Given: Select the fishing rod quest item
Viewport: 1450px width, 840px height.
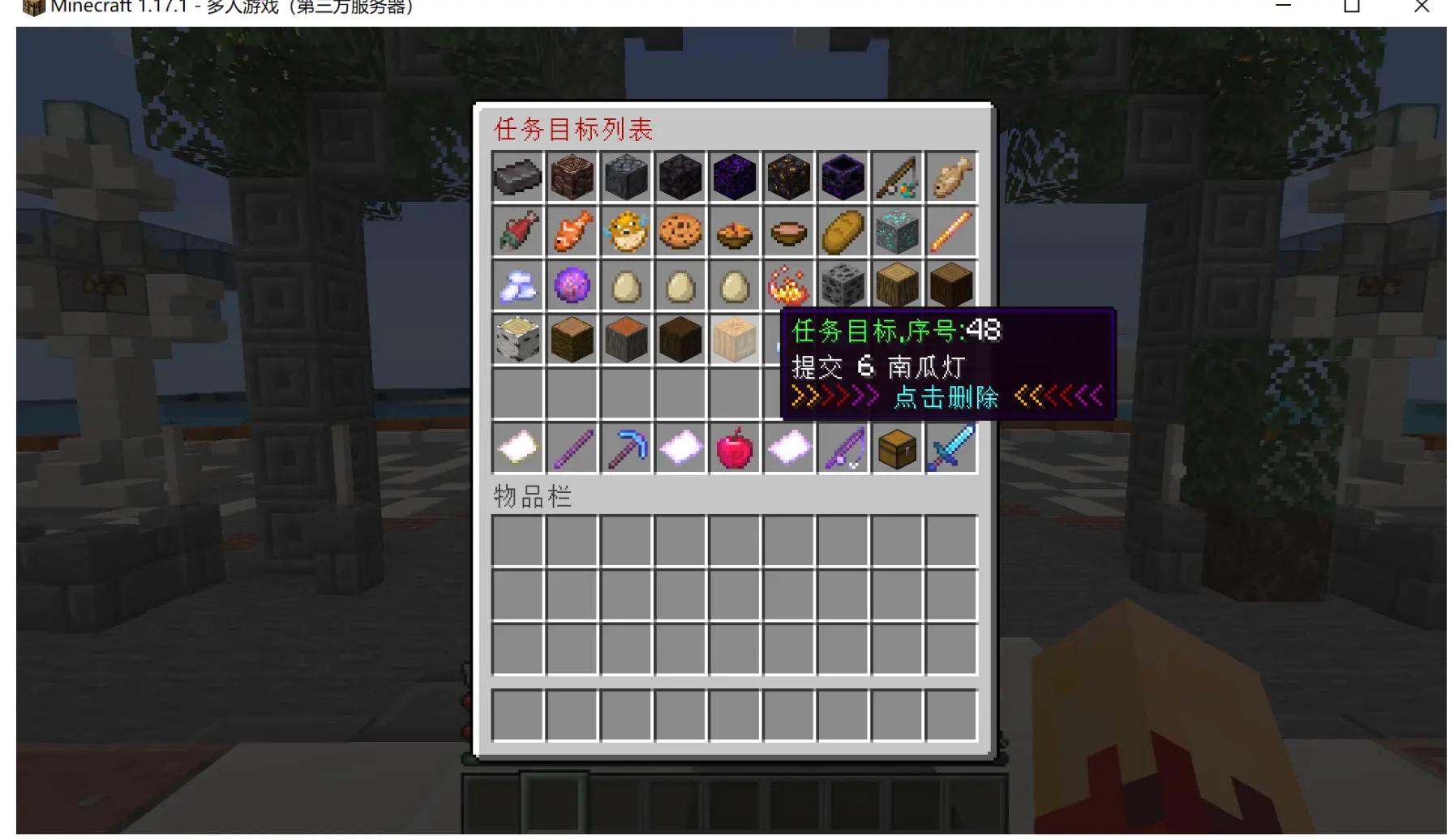Looking at the screenshot, I should point(897,177).
